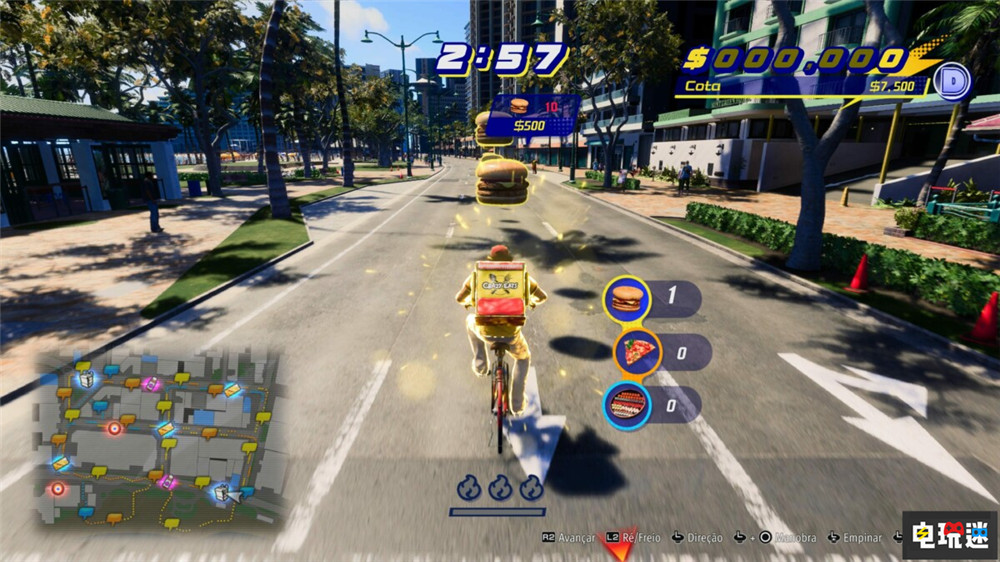Viewport: 1000px width, 562px height.
Task: Choose the pizza slice icon
Action: point(637,352)
